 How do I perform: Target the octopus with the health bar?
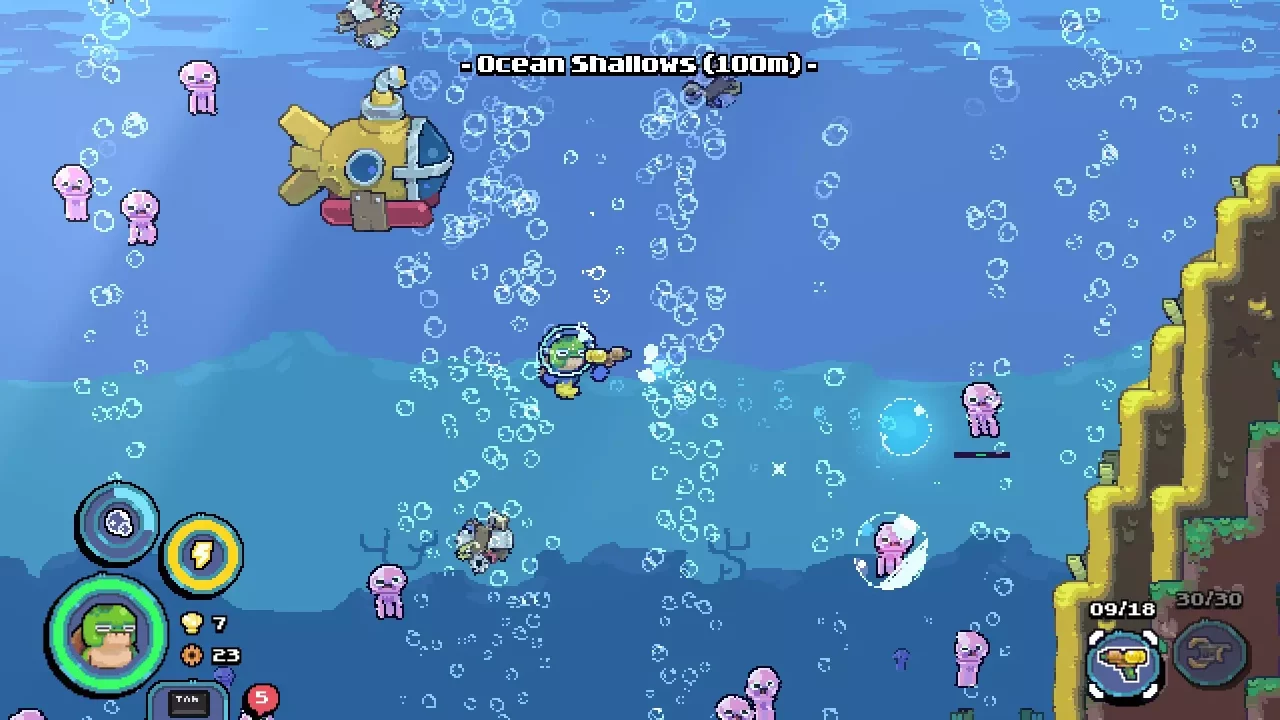[x=982, y=408]
